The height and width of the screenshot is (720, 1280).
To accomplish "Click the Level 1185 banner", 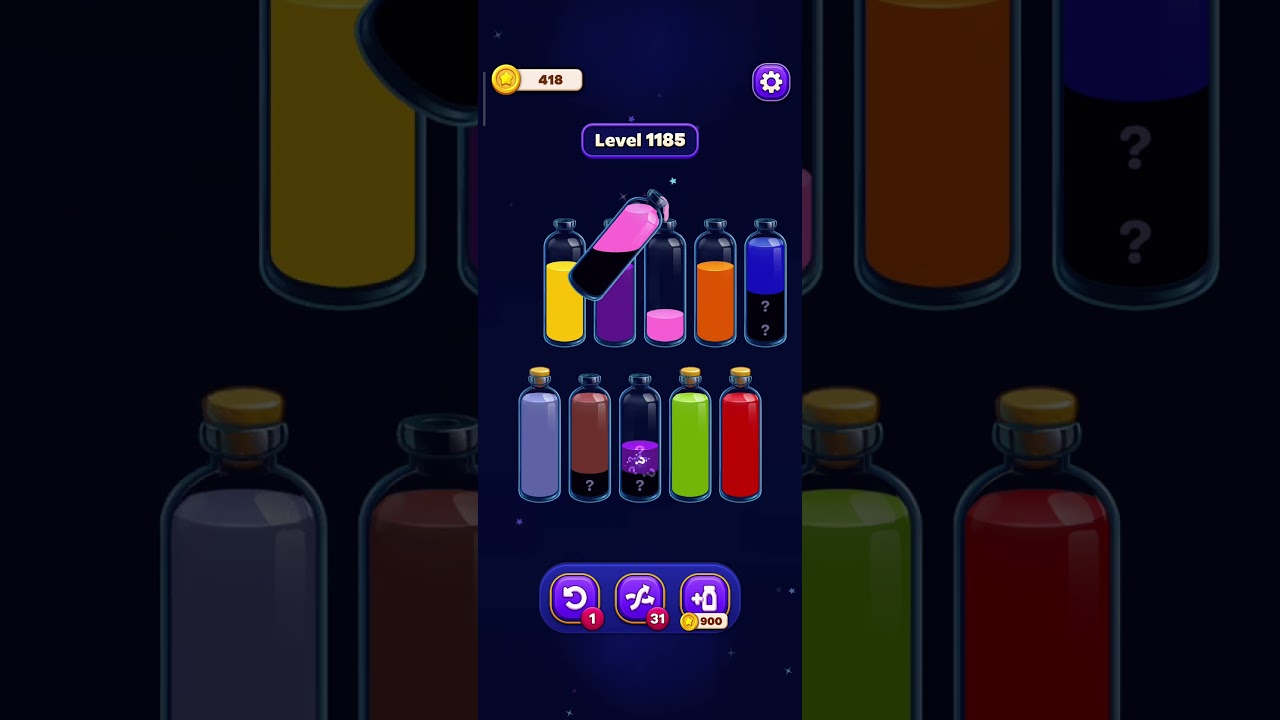I will click(x=640, y=140).
